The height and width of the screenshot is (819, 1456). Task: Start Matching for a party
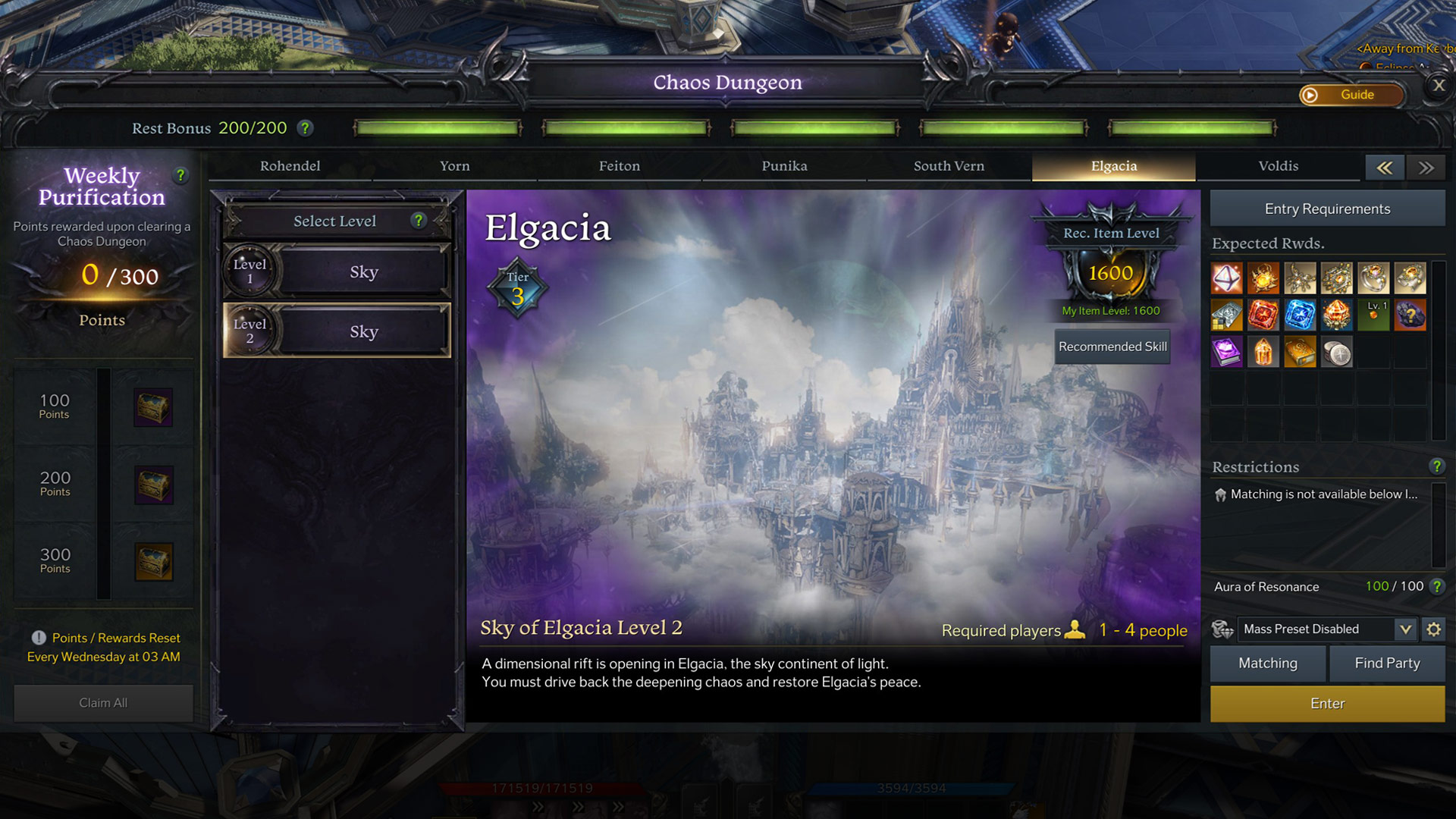coord(1267,664)
